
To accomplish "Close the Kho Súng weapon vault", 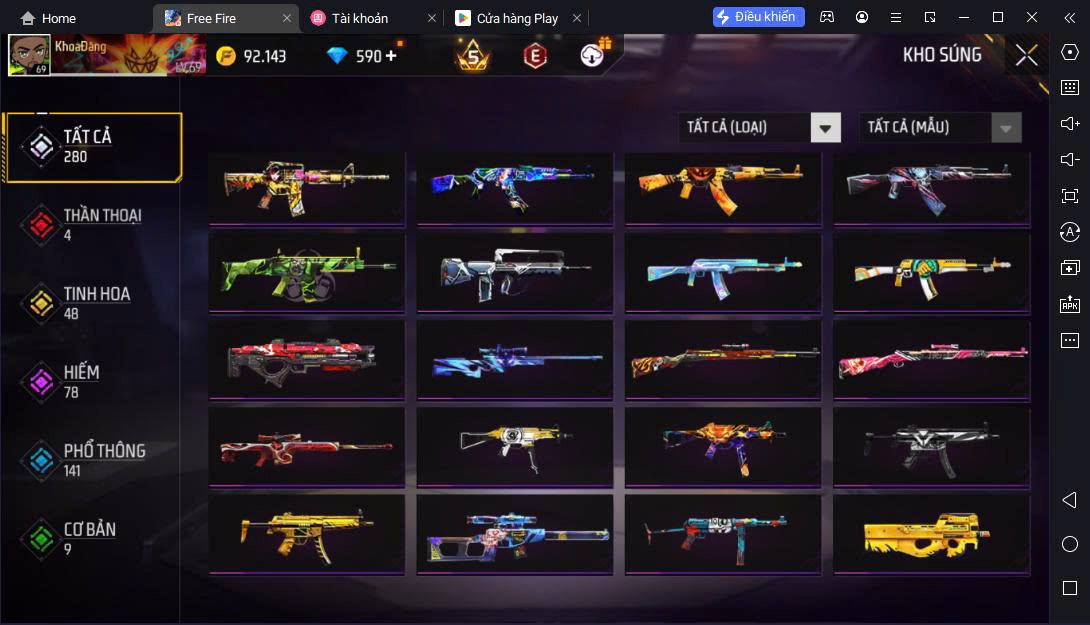I will pyautogui.click(x=1026, y=56).
